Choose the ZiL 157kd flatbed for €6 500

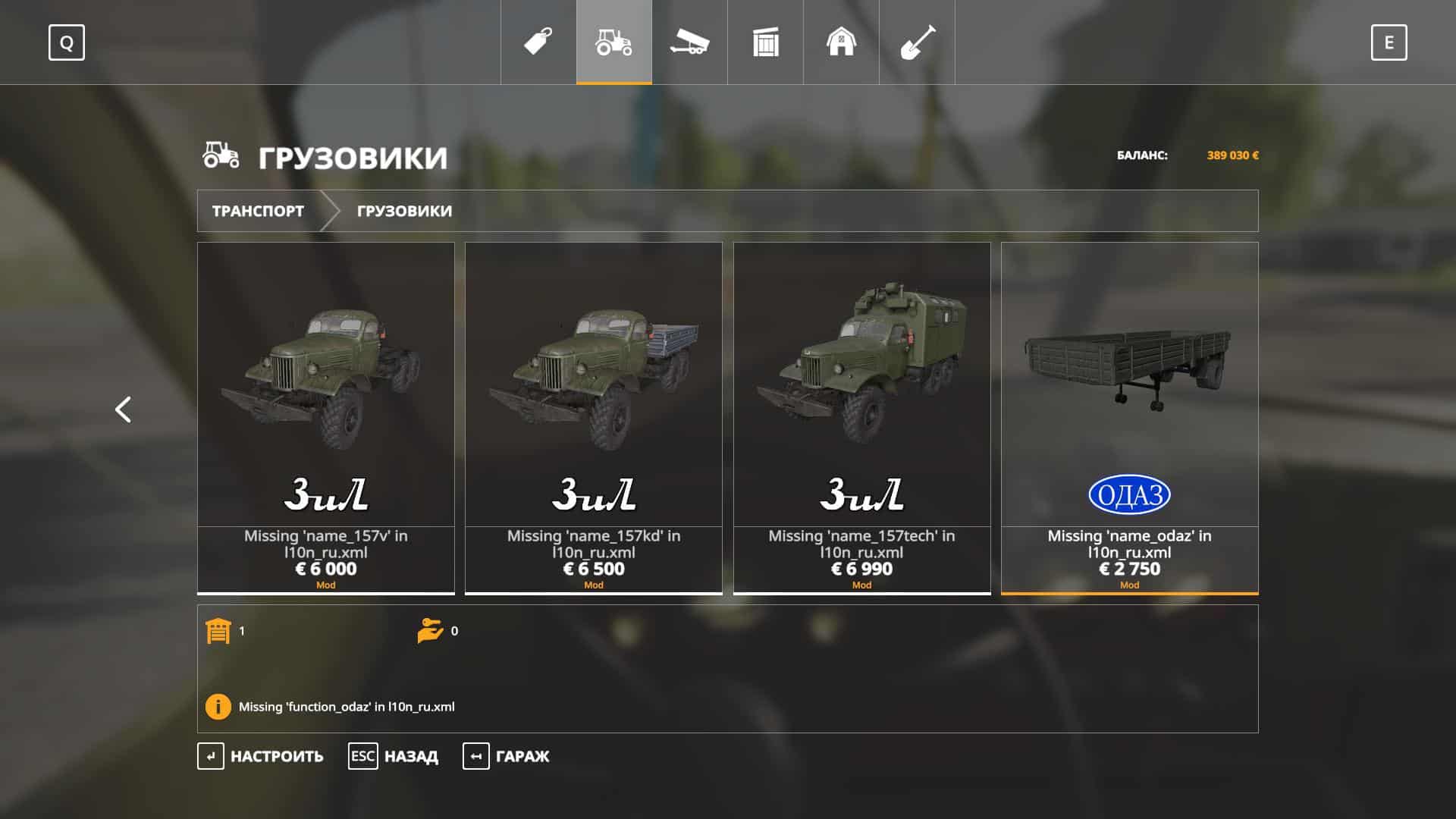(594, 417)
